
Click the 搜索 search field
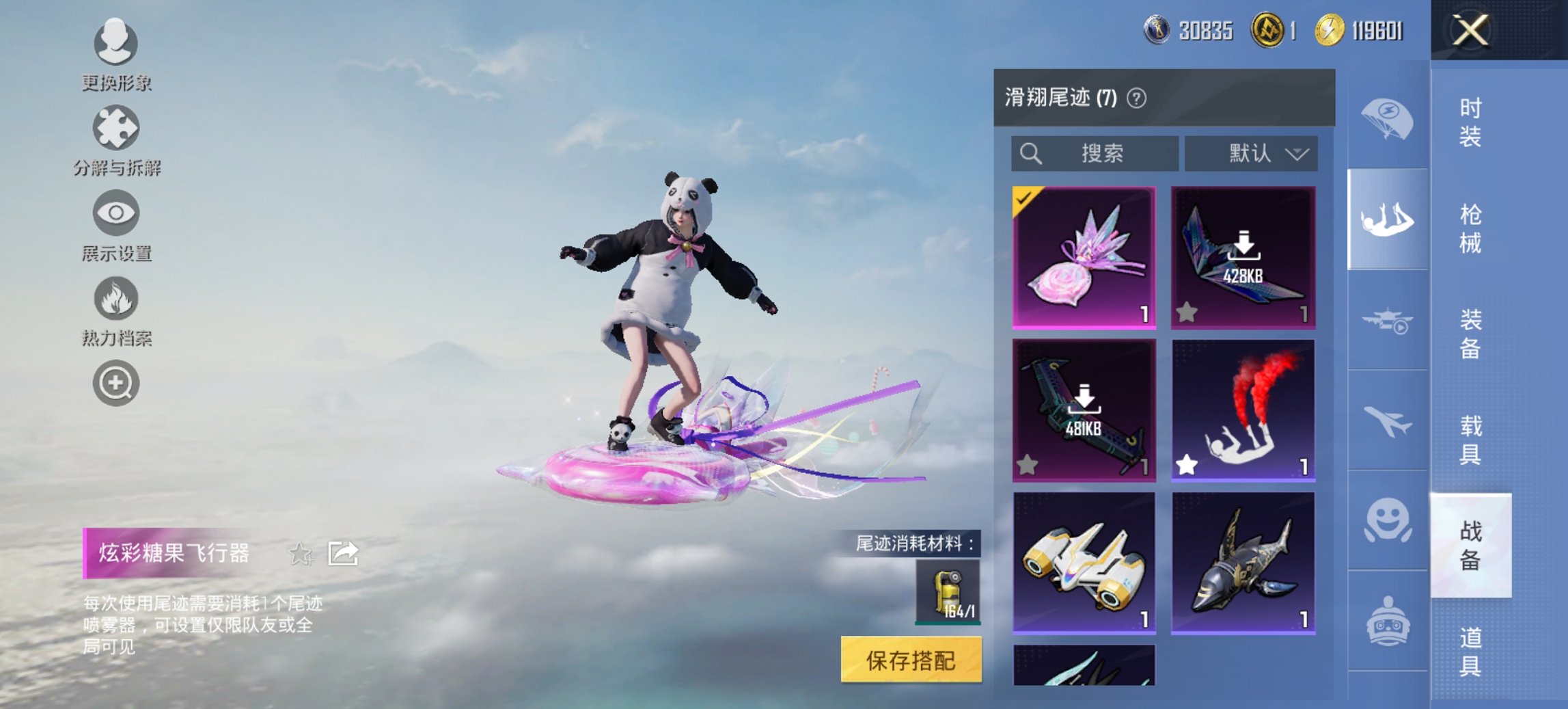pos(1093,153)
